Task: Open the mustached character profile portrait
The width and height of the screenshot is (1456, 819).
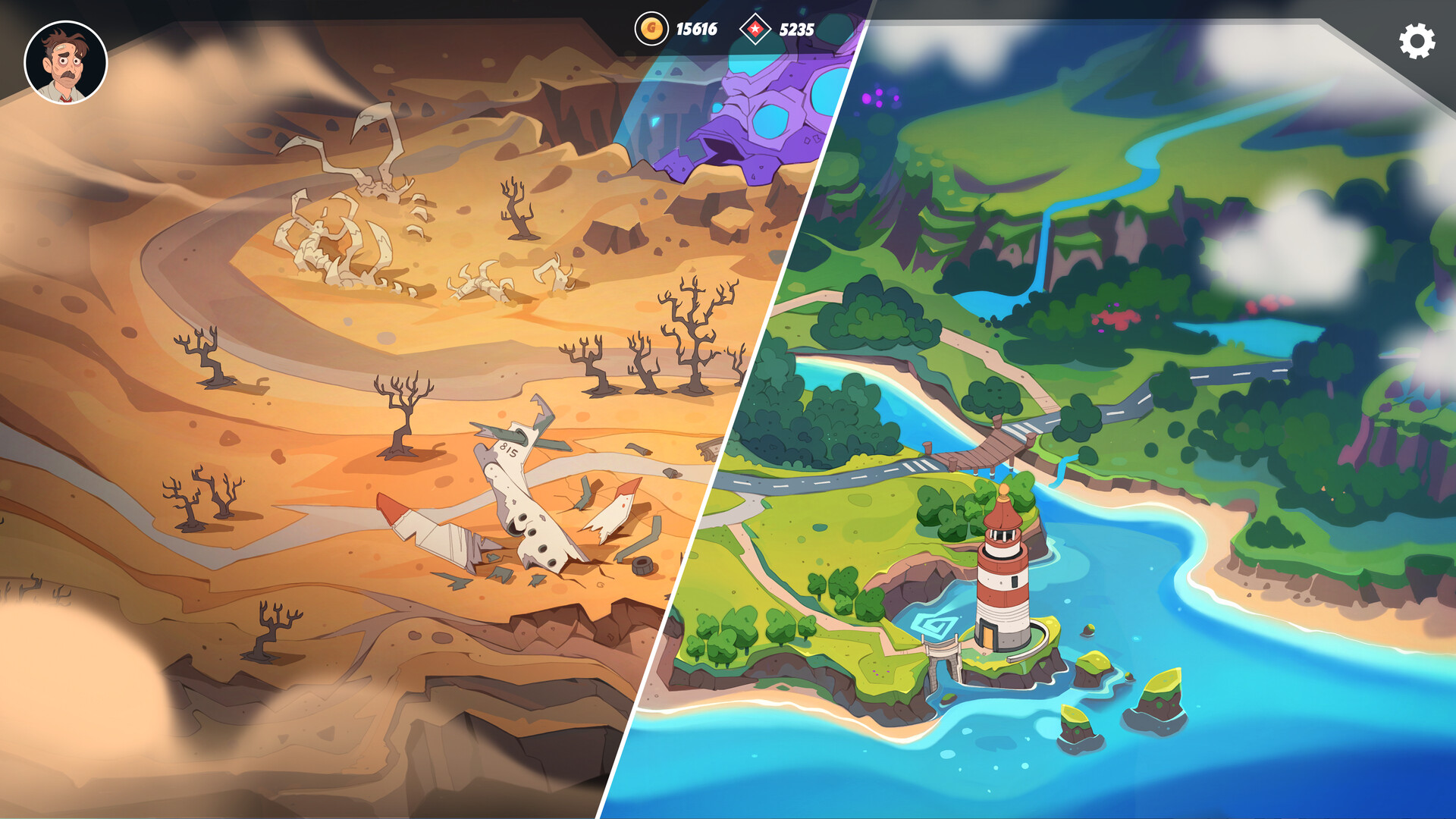Action: click(x=66, y=63)
